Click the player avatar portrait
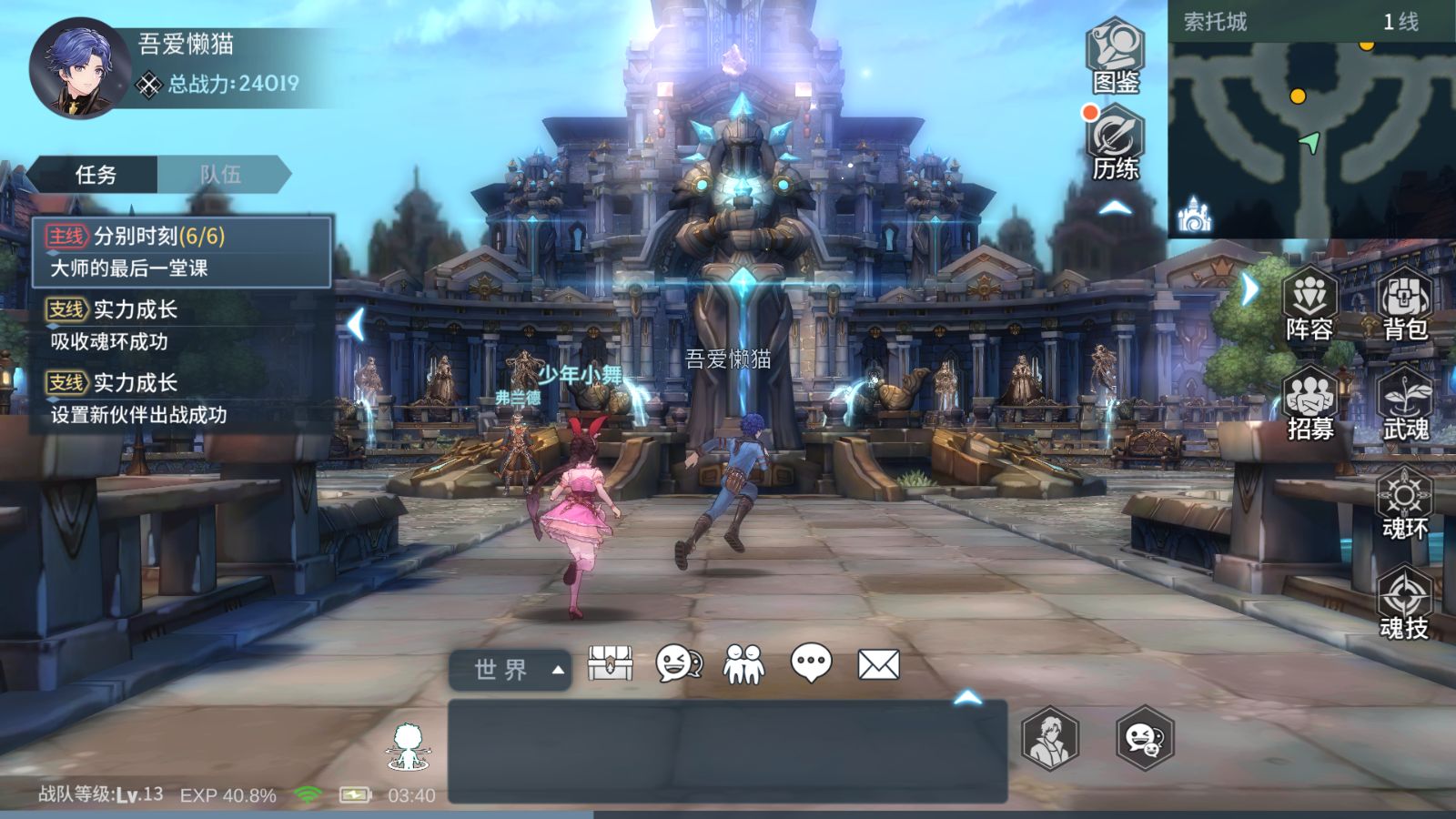This screenshot has width=1456, height=819. click(x=77, y=68)
